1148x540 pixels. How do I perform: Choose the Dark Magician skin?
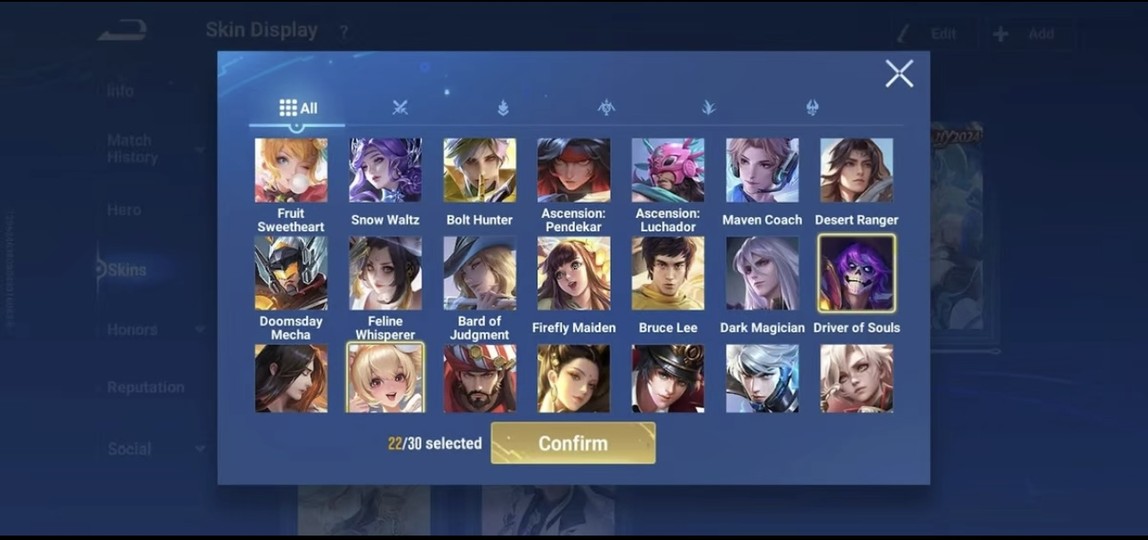pos(762,273)
